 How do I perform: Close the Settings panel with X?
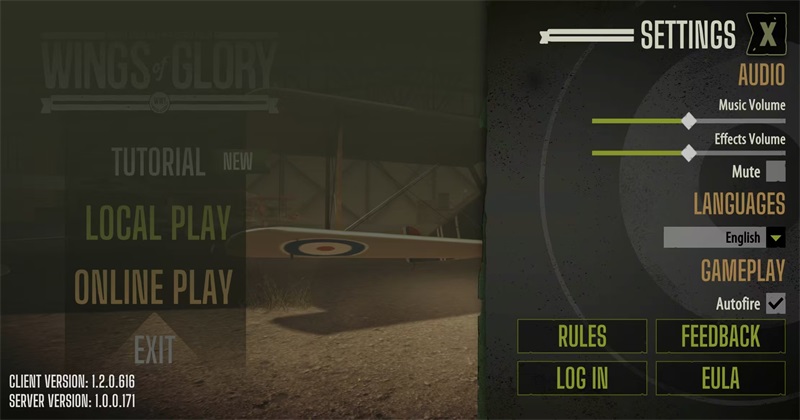[767, 35]
